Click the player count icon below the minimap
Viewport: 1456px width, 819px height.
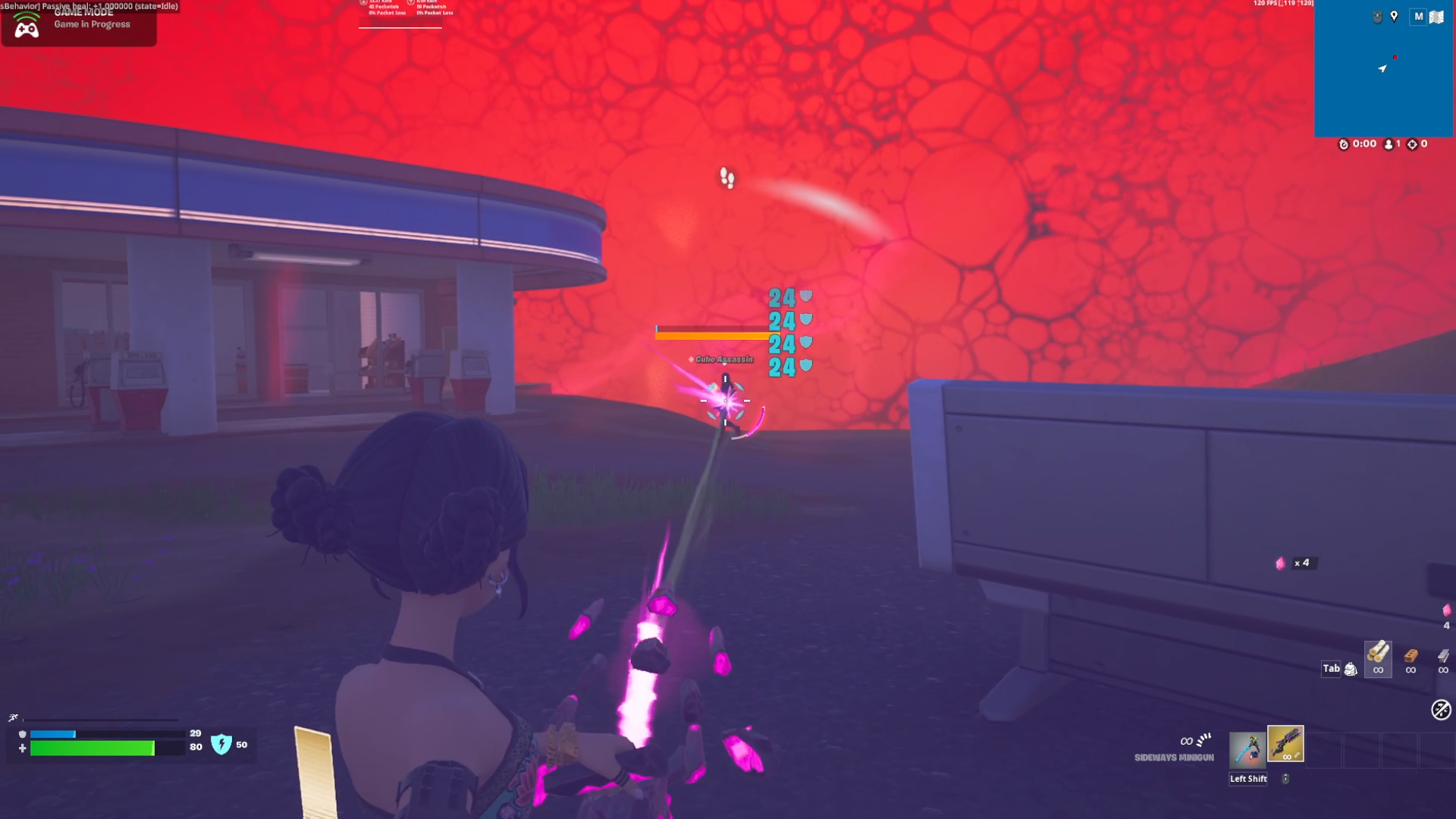point(1389,144)
